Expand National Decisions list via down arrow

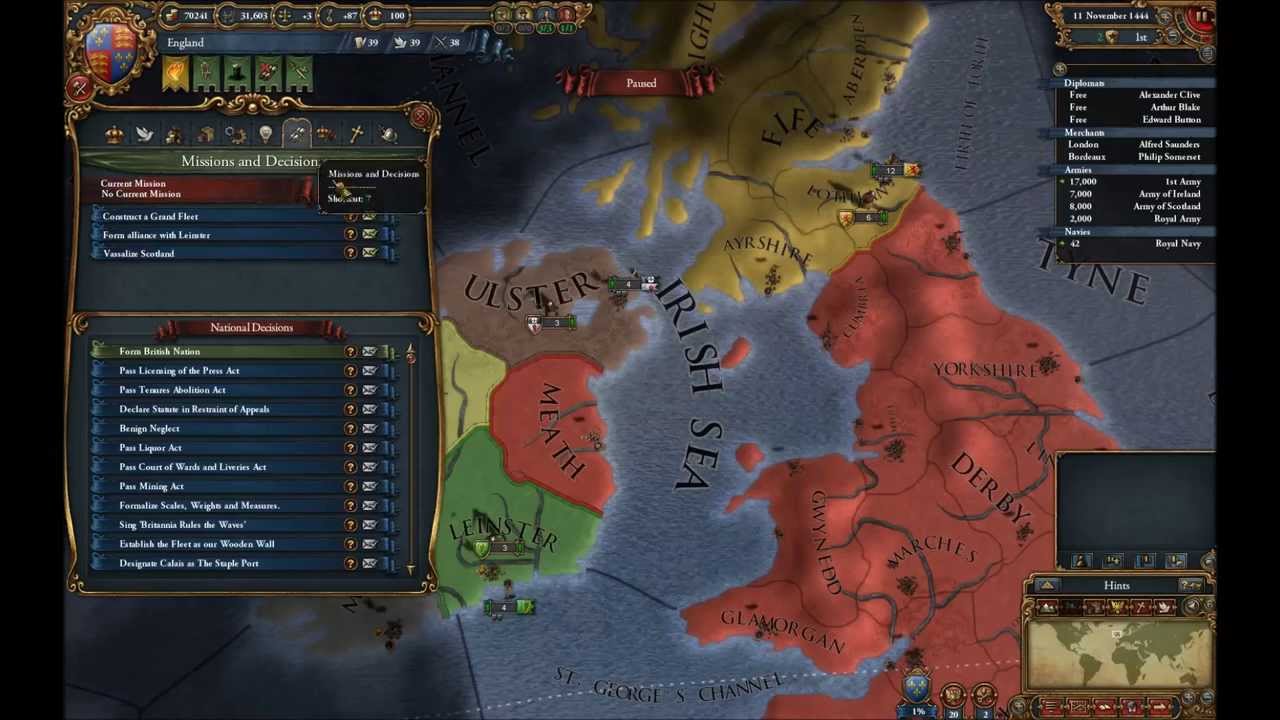[x=410, y=568]
